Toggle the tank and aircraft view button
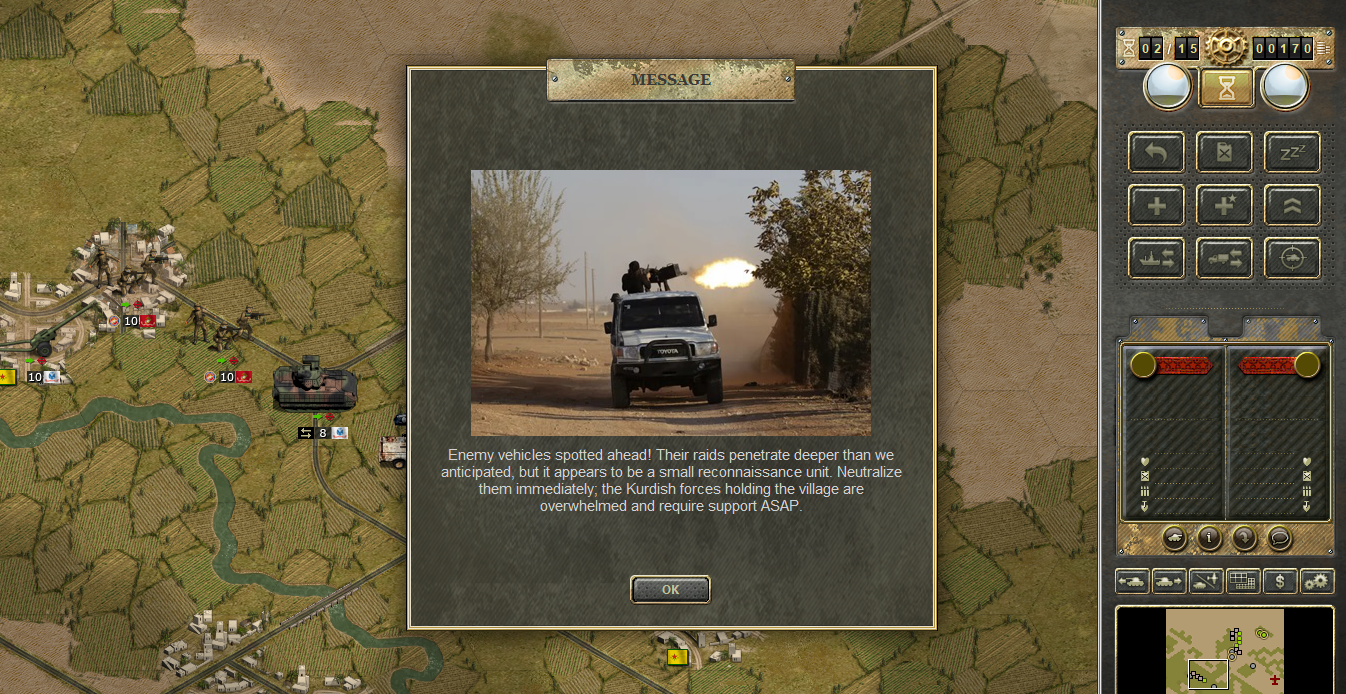The image size is (1346, 694). pyautogui.click(x=1206, y=581)
